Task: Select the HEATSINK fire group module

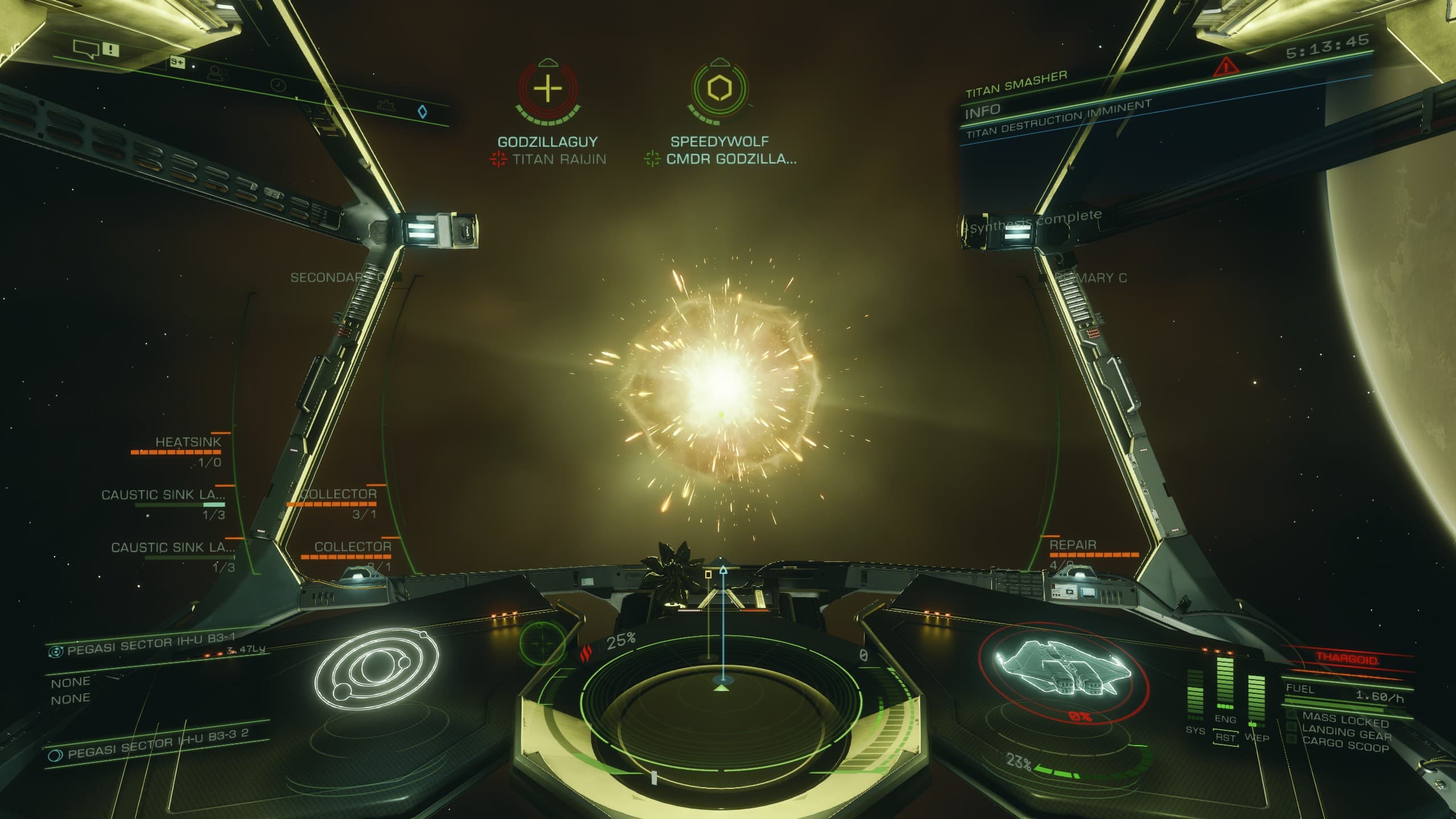Action: click(x=188, y=442)
